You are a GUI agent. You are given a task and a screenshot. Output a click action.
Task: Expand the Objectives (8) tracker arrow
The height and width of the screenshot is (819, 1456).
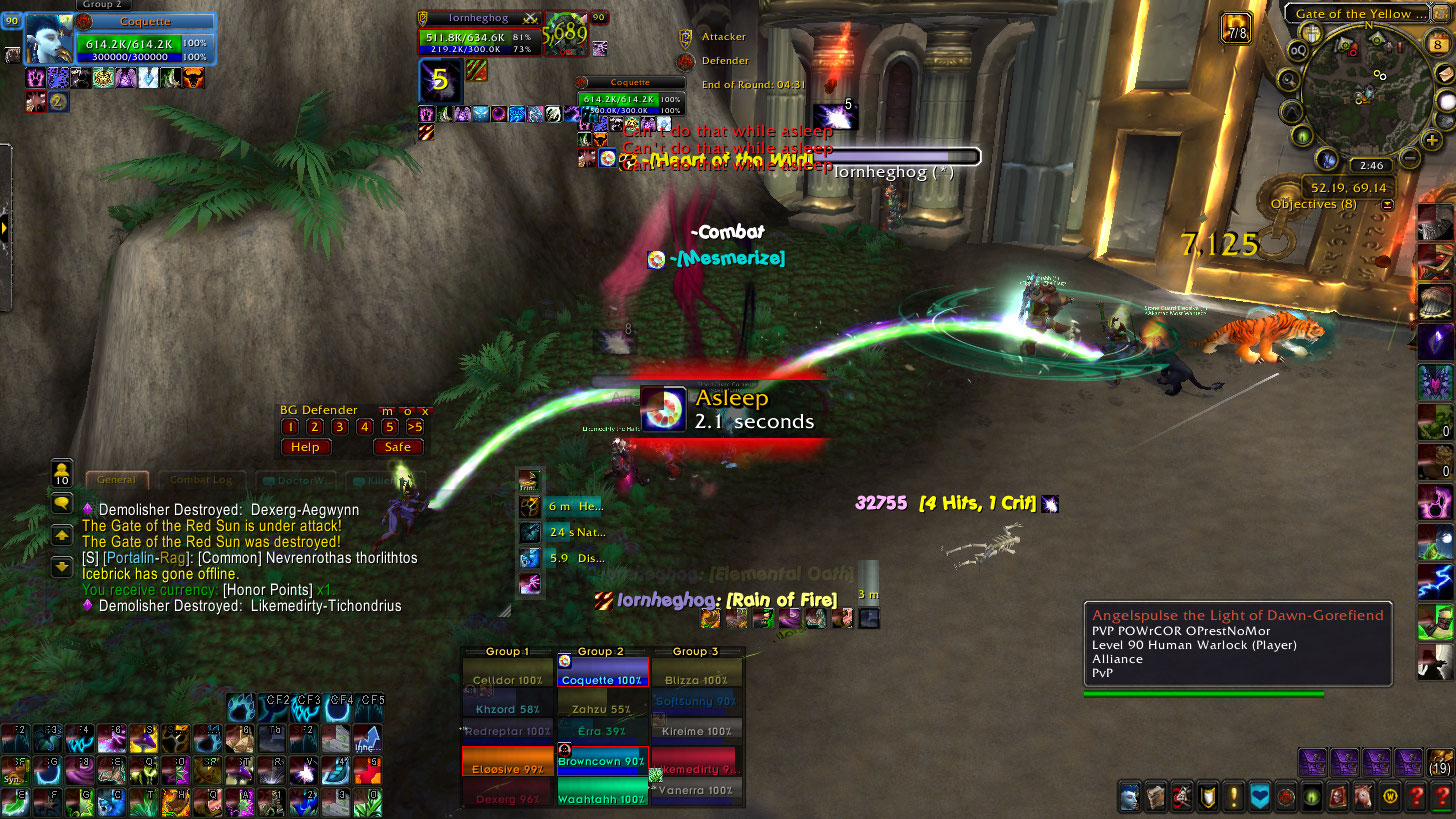pos(1387,204)
